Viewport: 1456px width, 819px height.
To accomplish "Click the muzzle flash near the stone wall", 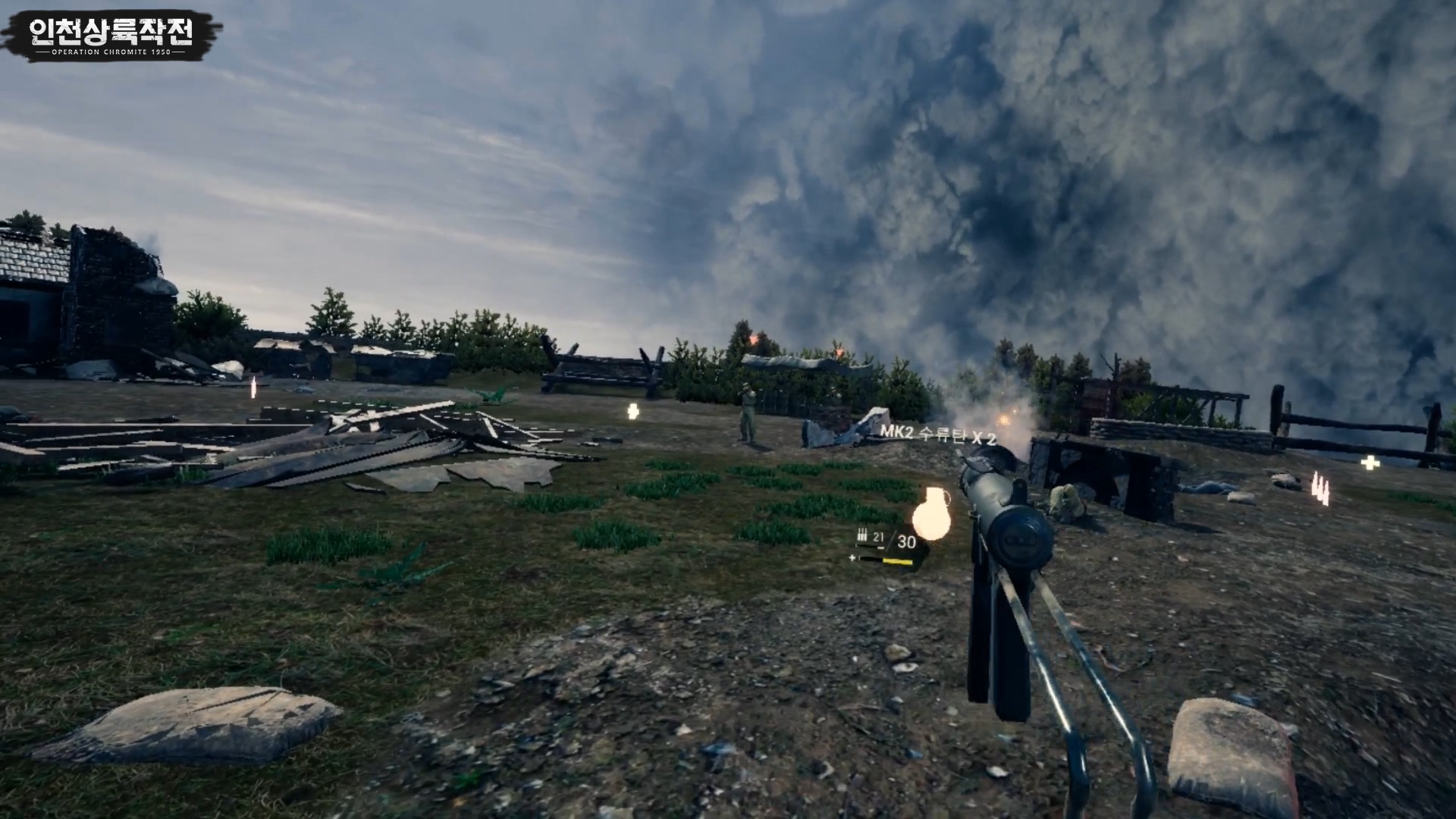I will (1005, 418).
